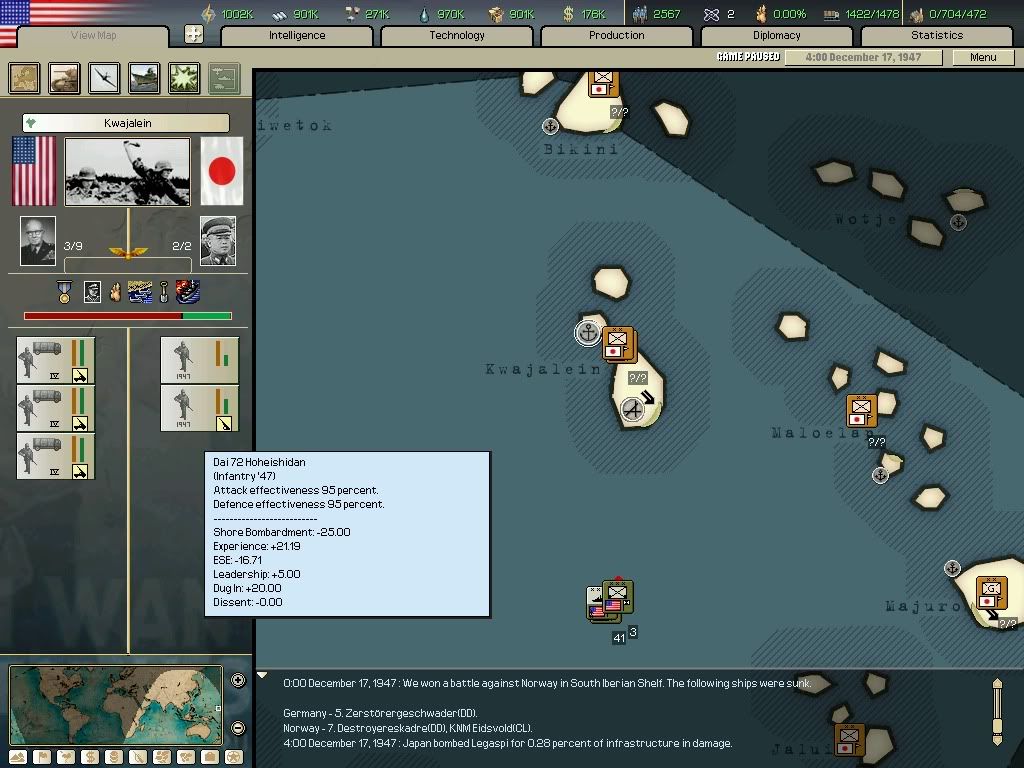The width and height of the screenshot is (1024, 768).
Task: Zoom out the map with the minus button
Action: 238,728
